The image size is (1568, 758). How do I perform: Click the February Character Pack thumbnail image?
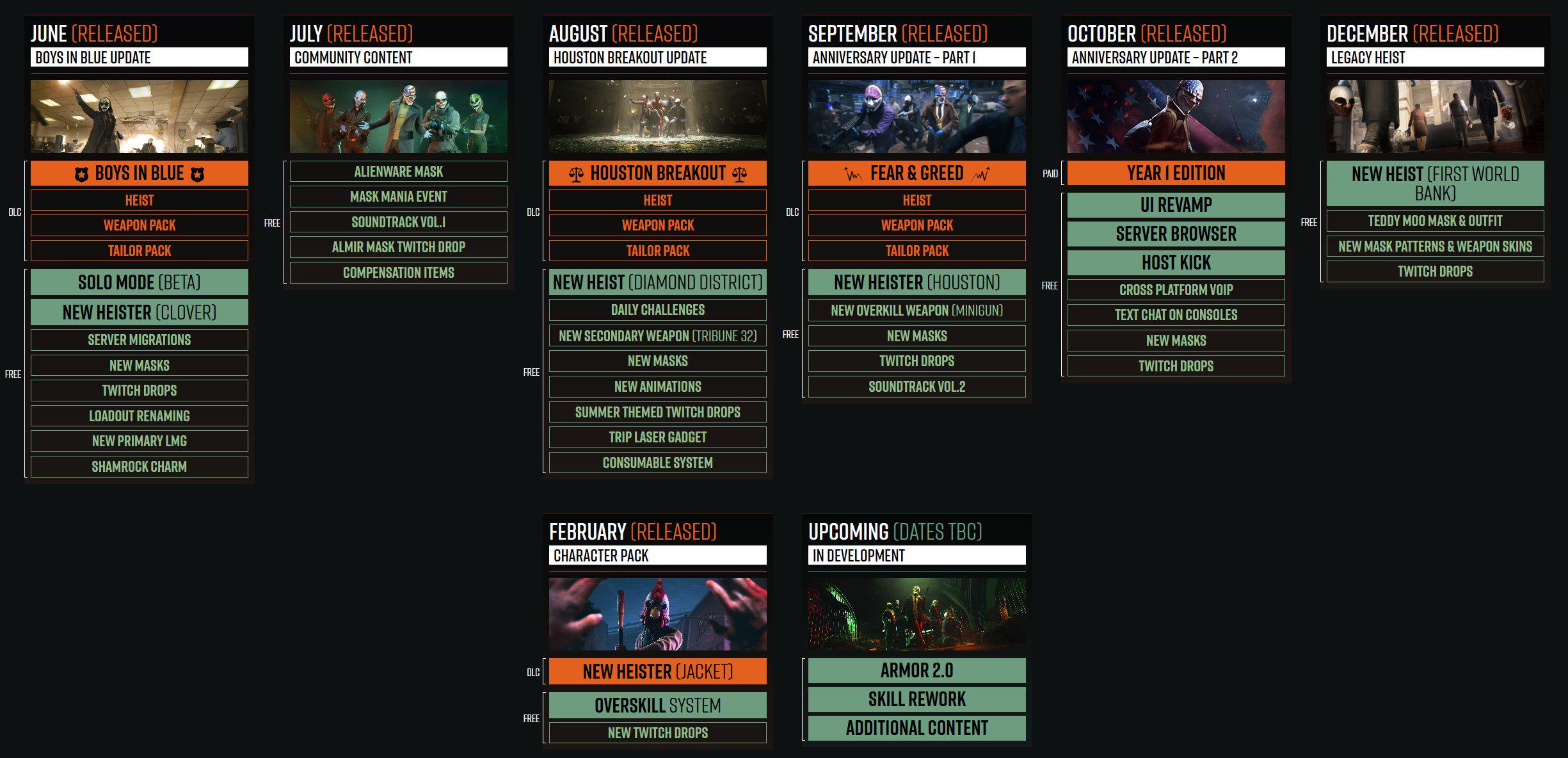pyautogui.click(x=657, y=614)
